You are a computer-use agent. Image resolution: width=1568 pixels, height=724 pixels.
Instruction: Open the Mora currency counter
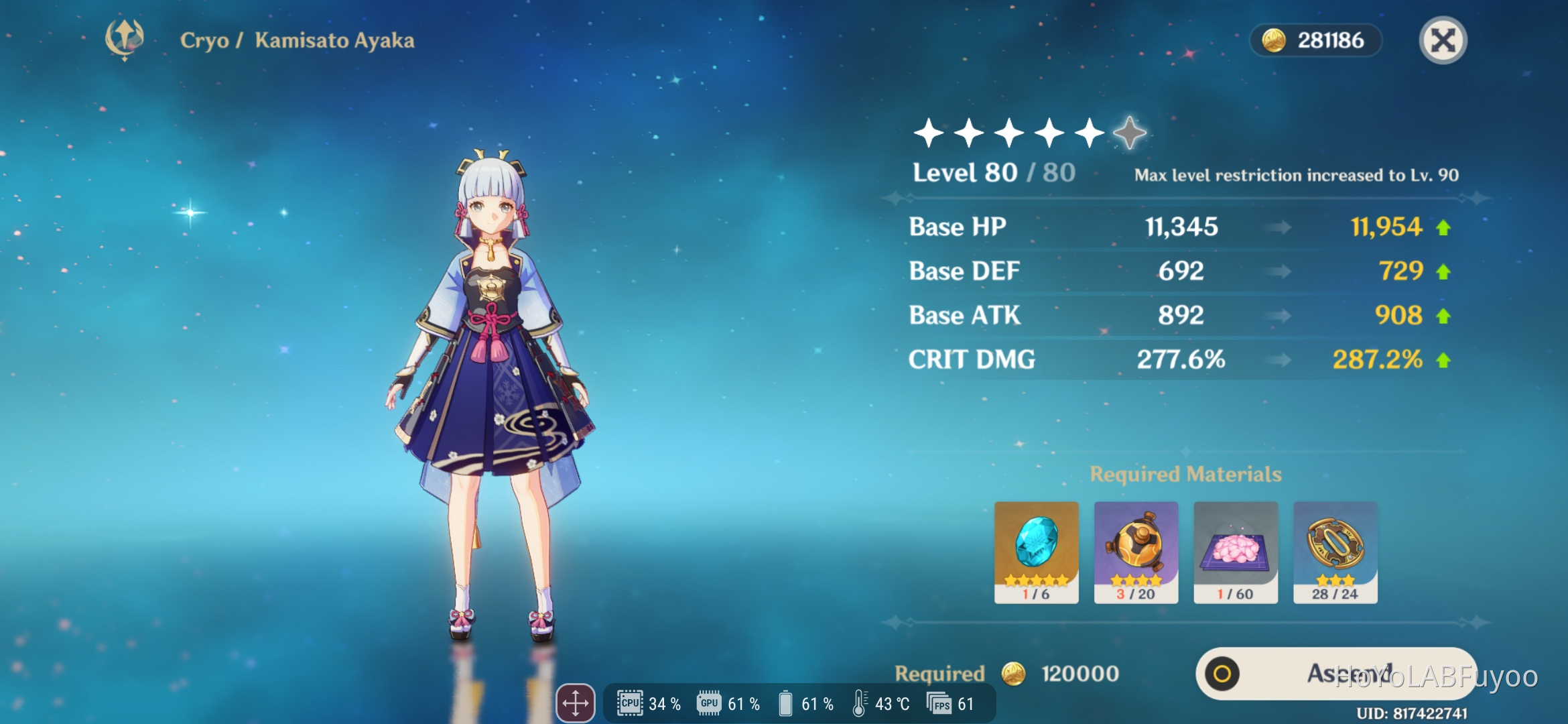(1315, 40)
